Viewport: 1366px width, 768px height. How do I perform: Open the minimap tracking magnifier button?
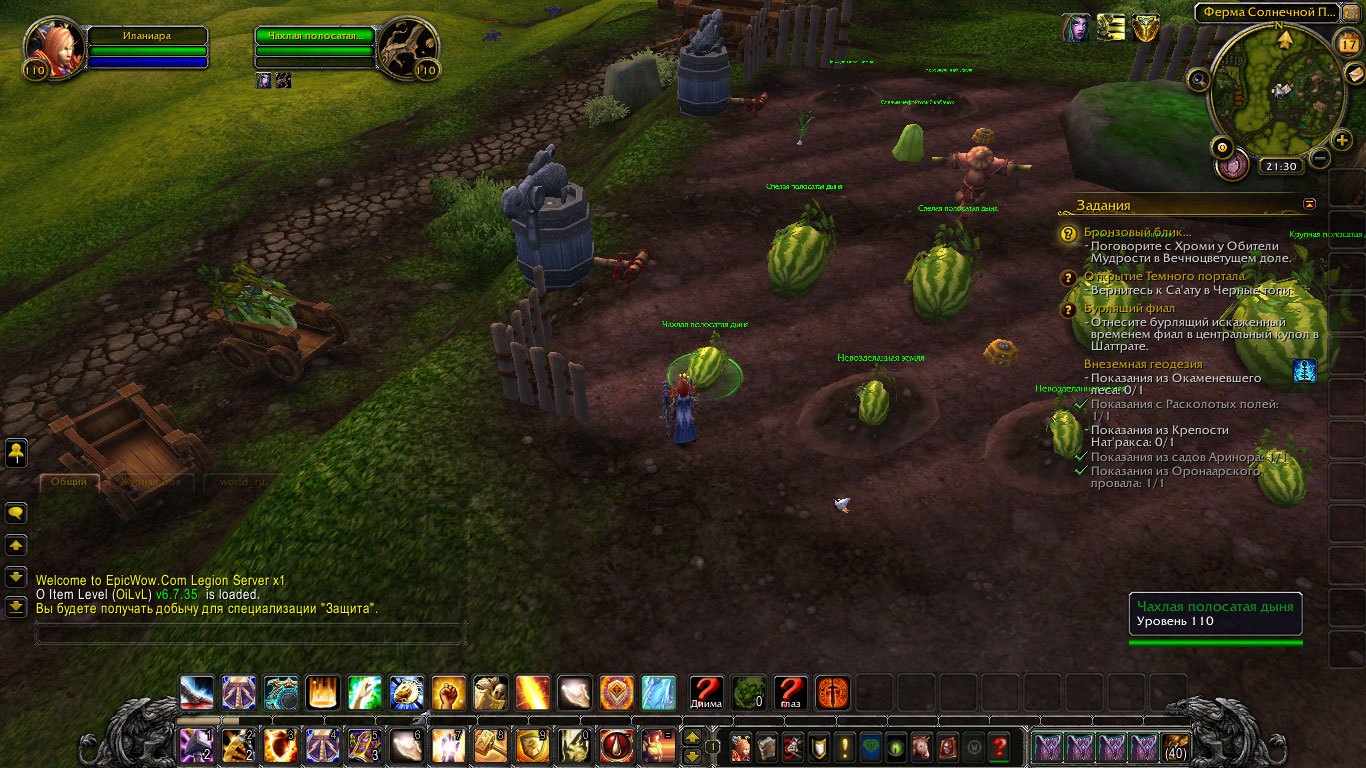coord(1197,77)
